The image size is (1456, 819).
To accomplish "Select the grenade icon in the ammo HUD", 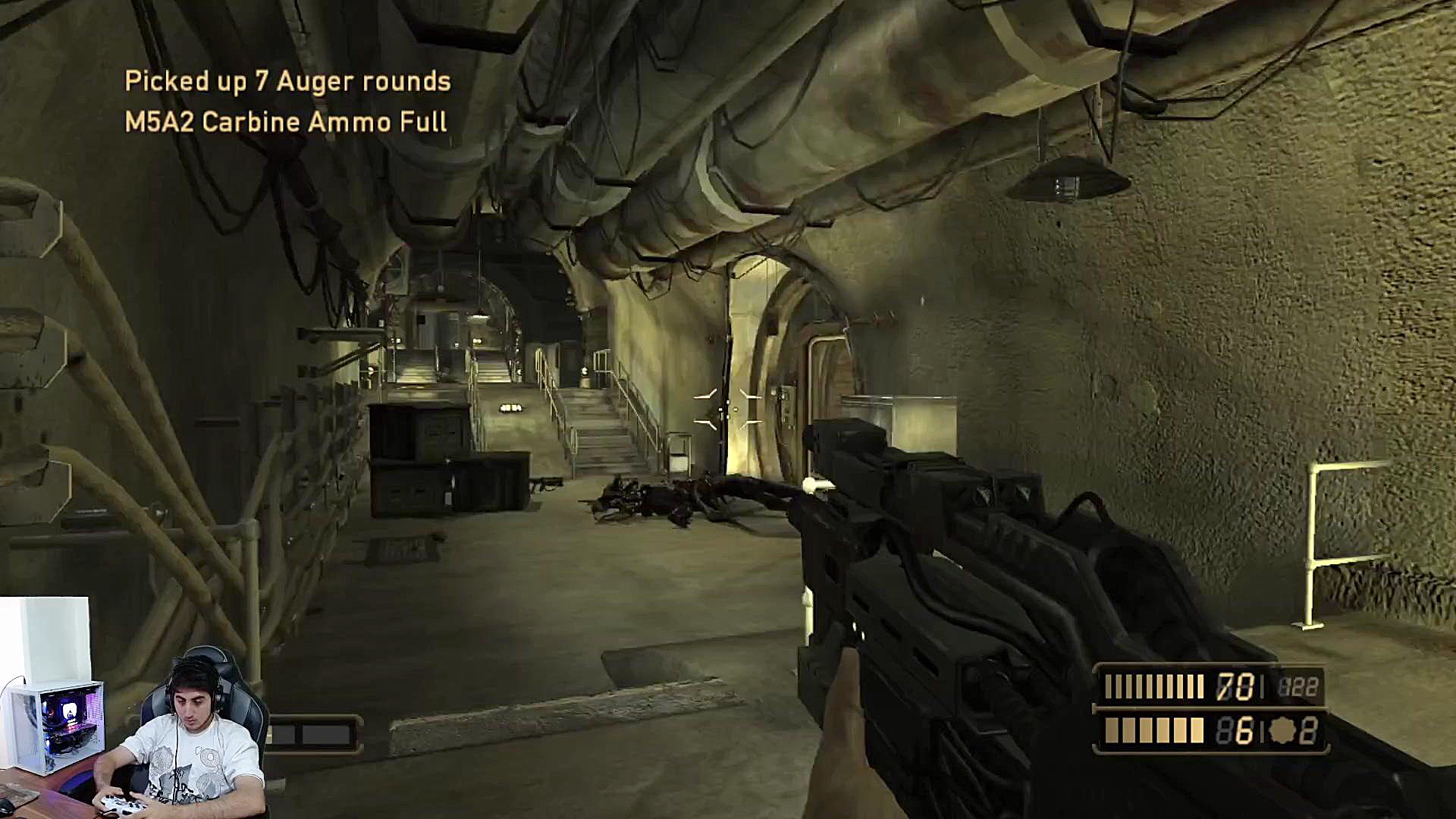I will (1281, 731).
